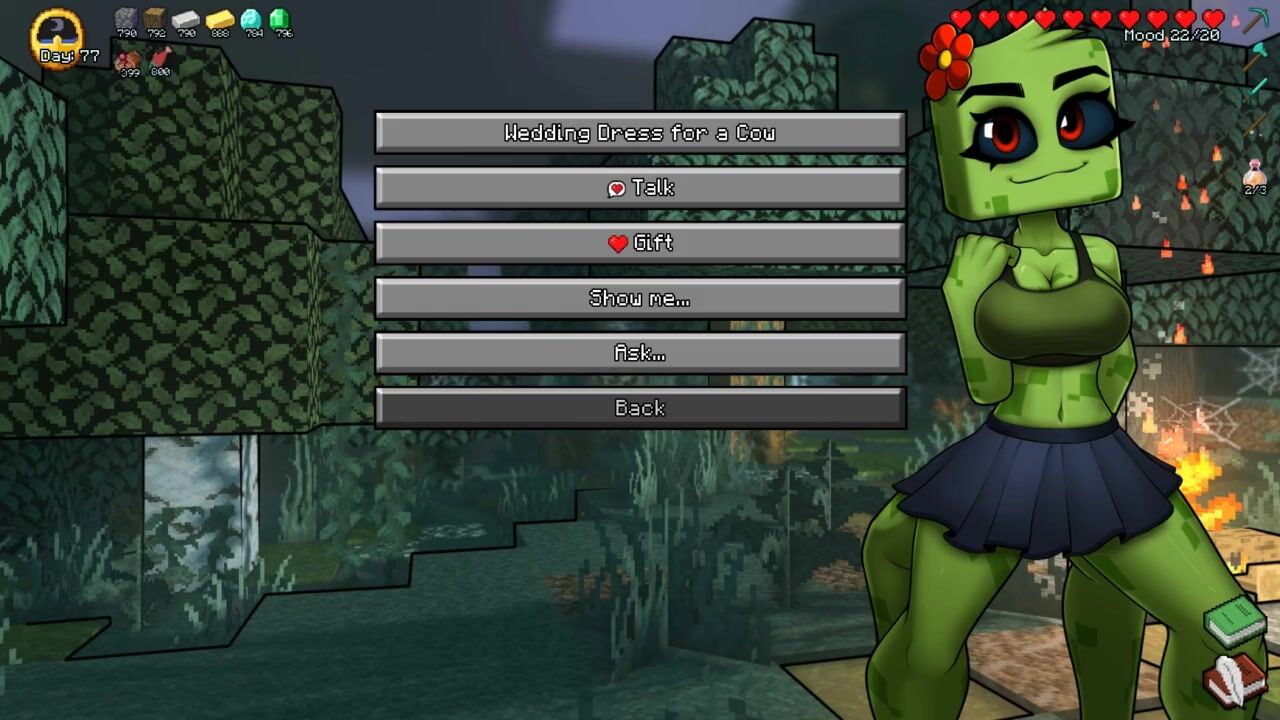Choose the "Show me..." option
Image resolution: width=1280 pixels, height=720 pixels.
click(640, 298)
